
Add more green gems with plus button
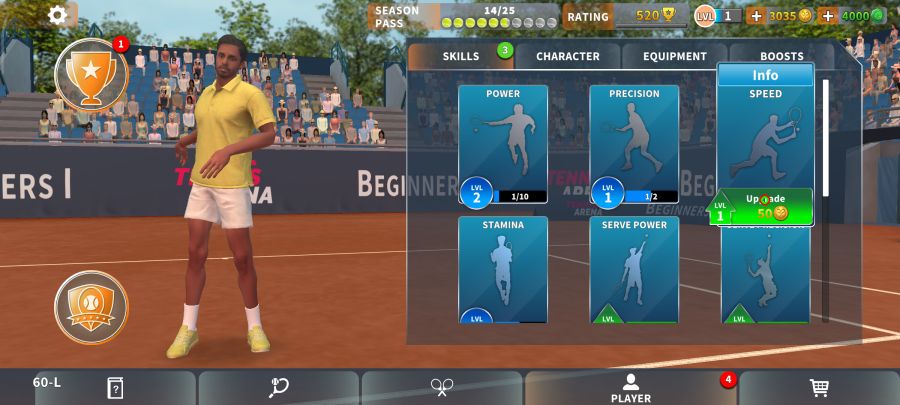point(827,16)
